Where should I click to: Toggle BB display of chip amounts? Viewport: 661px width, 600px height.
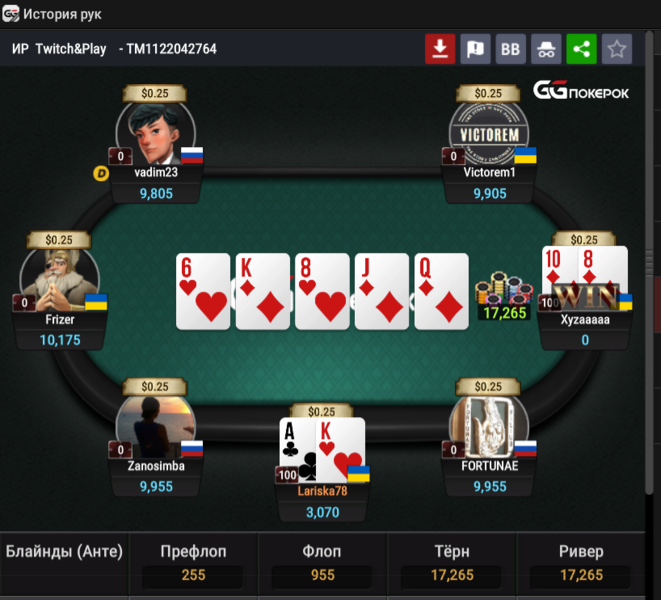coord(511,49)
